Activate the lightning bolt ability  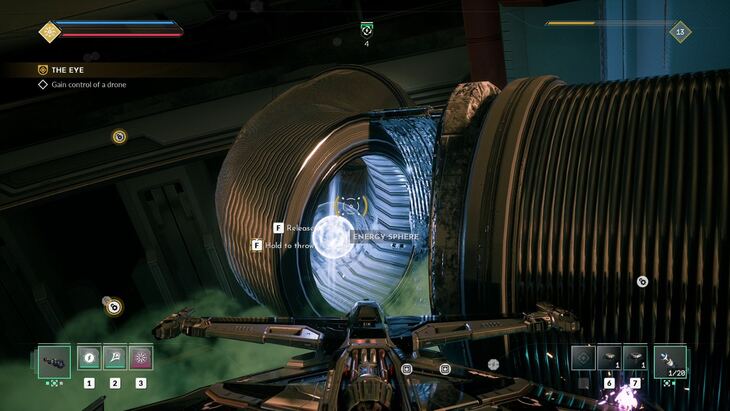click(89, 357)
